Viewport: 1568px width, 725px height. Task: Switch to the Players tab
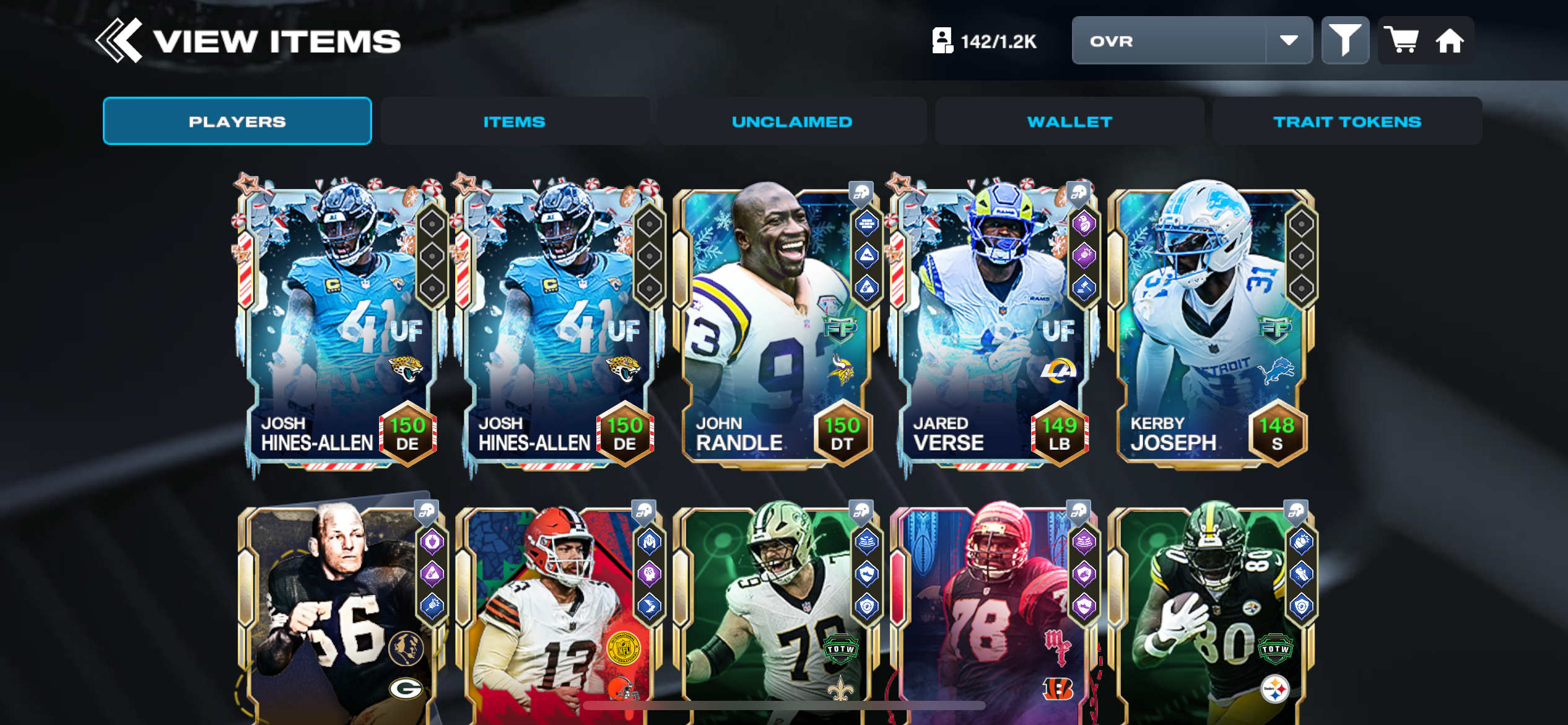[x=237, y=121]
